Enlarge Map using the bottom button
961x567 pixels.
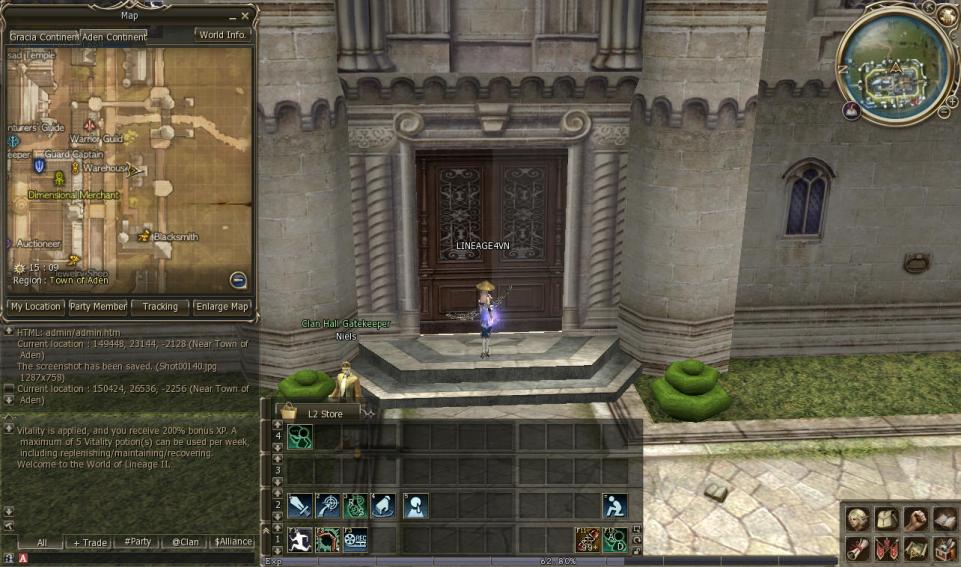click(222, 306)
